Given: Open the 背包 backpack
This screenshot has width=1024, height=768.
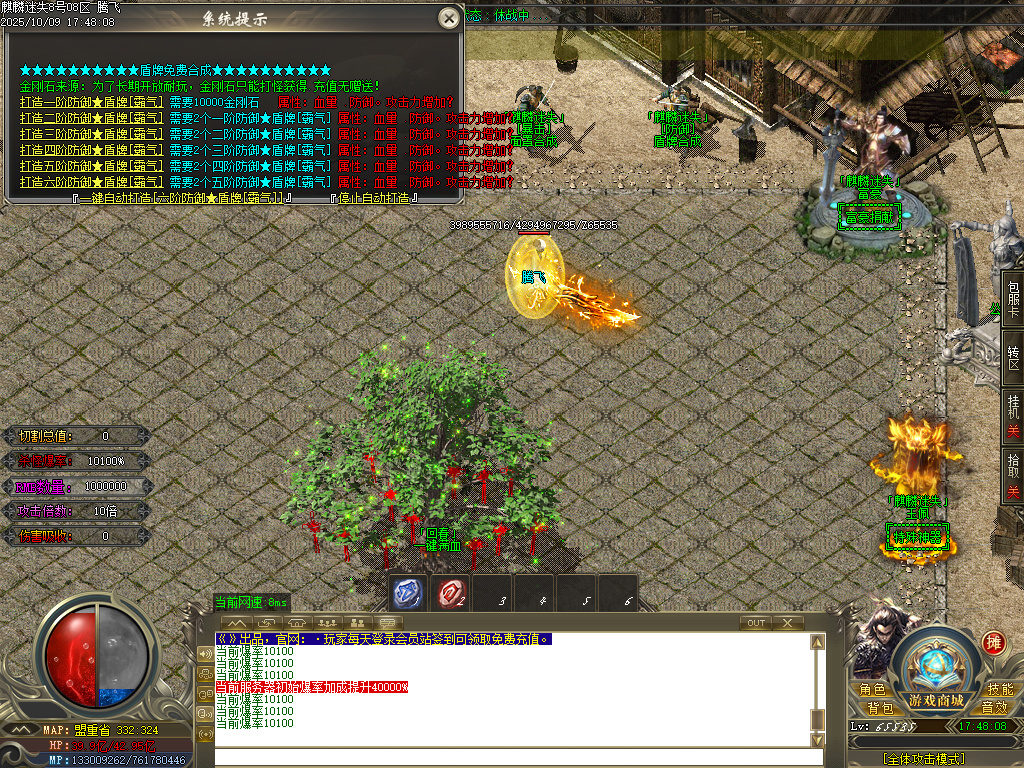Looking at the screenshot, I should click(x=880, y=707).
